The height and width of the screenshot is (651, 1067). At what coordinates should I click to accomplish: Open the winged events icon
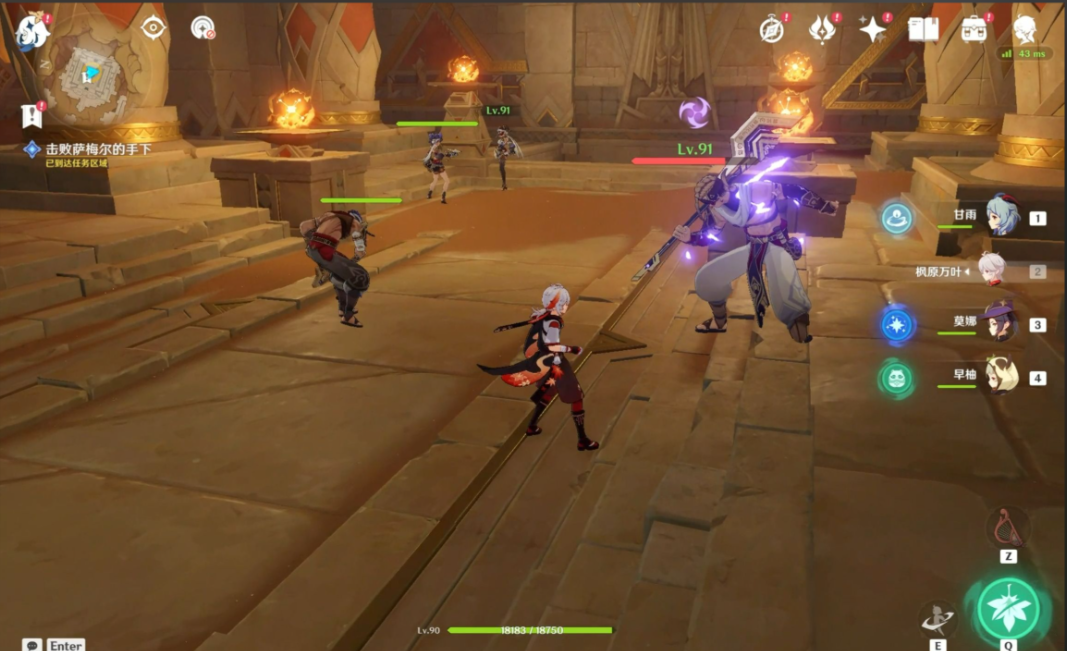(x=822, y=29)
